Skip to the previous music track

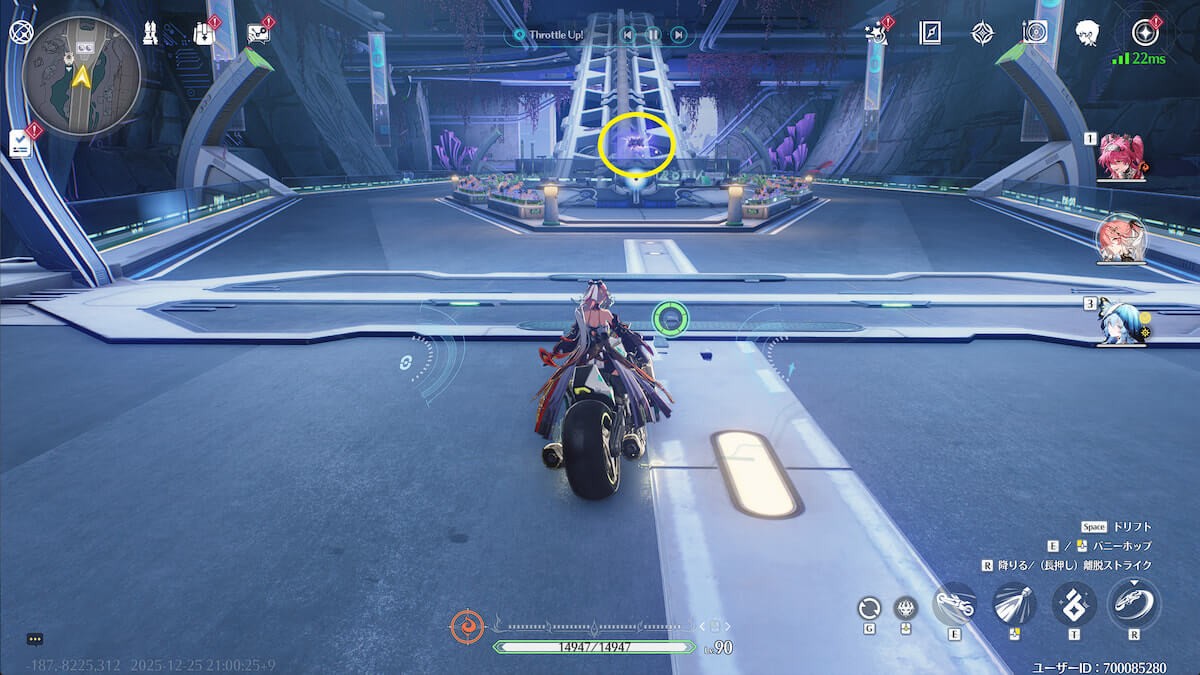point(628,35)
